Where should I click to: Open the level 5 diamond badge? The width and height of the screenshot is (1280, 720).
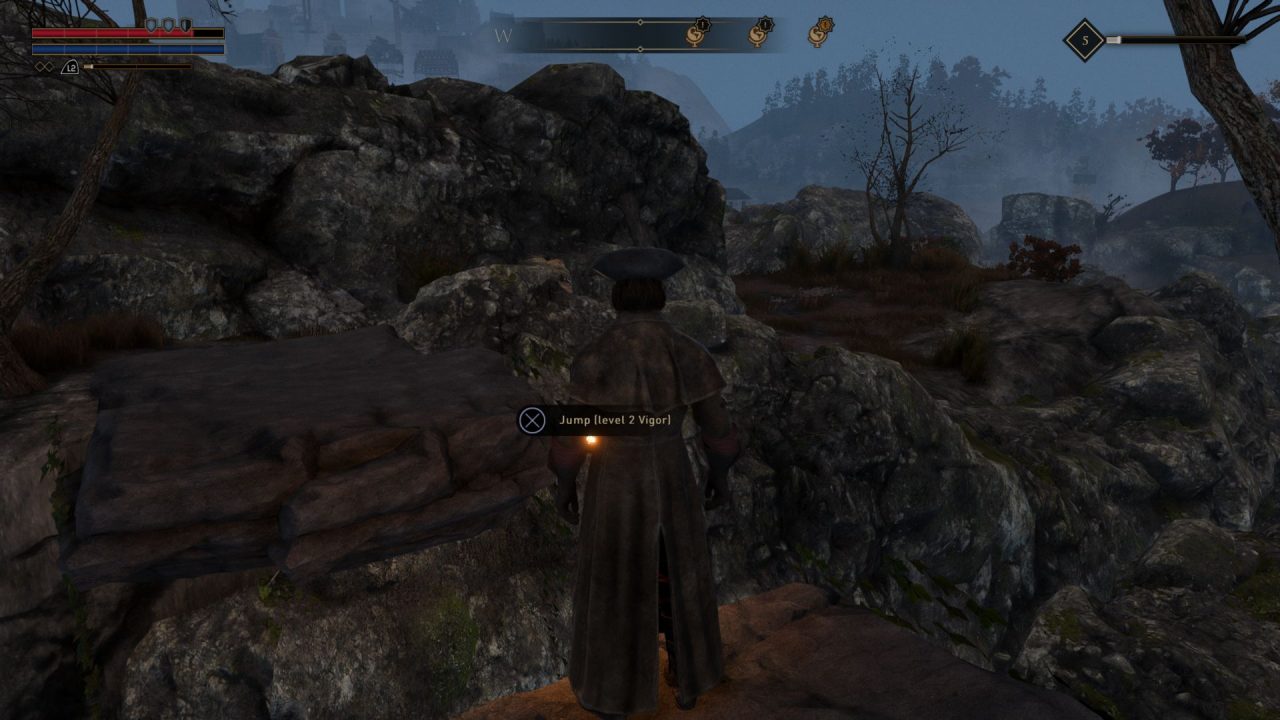pos(1084,41)
